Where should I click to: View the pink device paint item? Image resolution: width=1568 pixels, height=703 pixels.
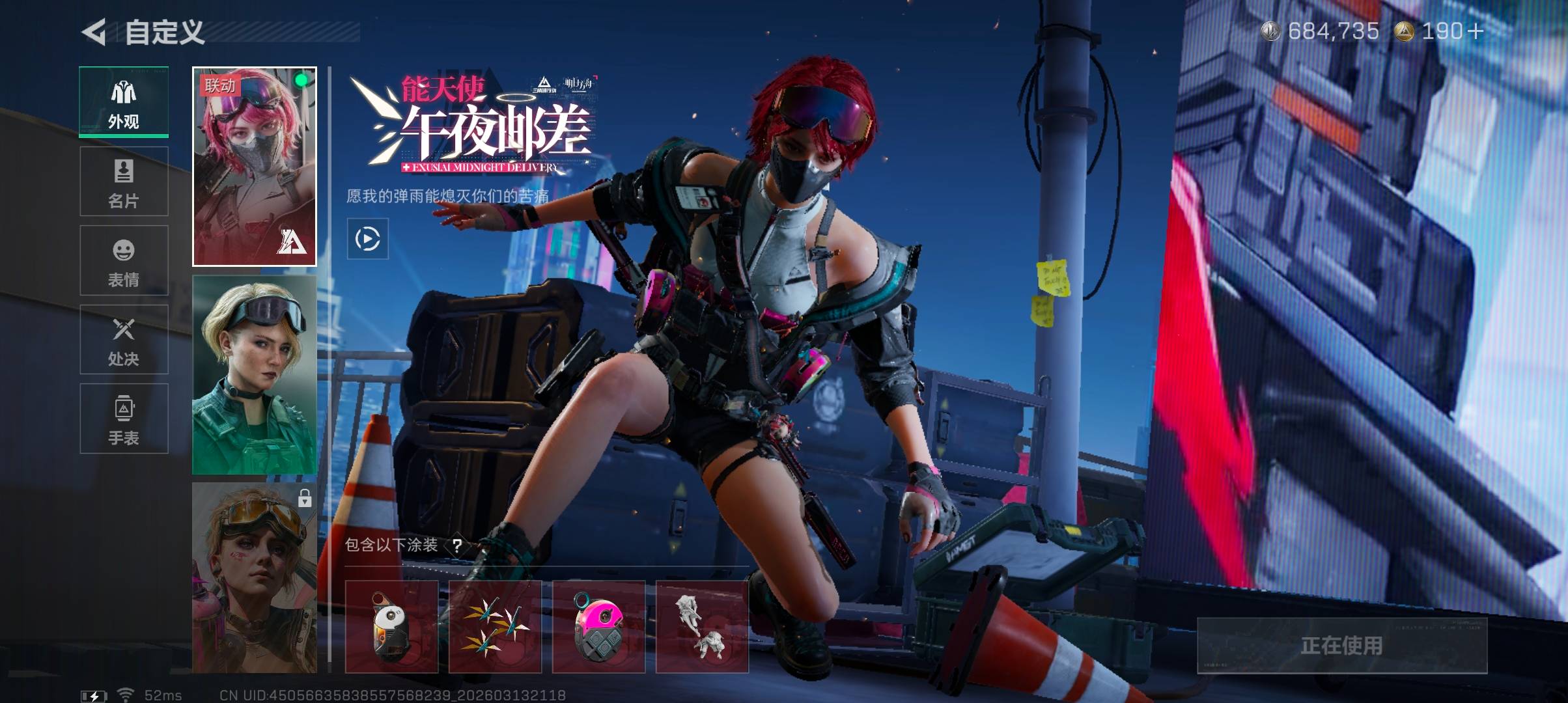pos(598,627)
